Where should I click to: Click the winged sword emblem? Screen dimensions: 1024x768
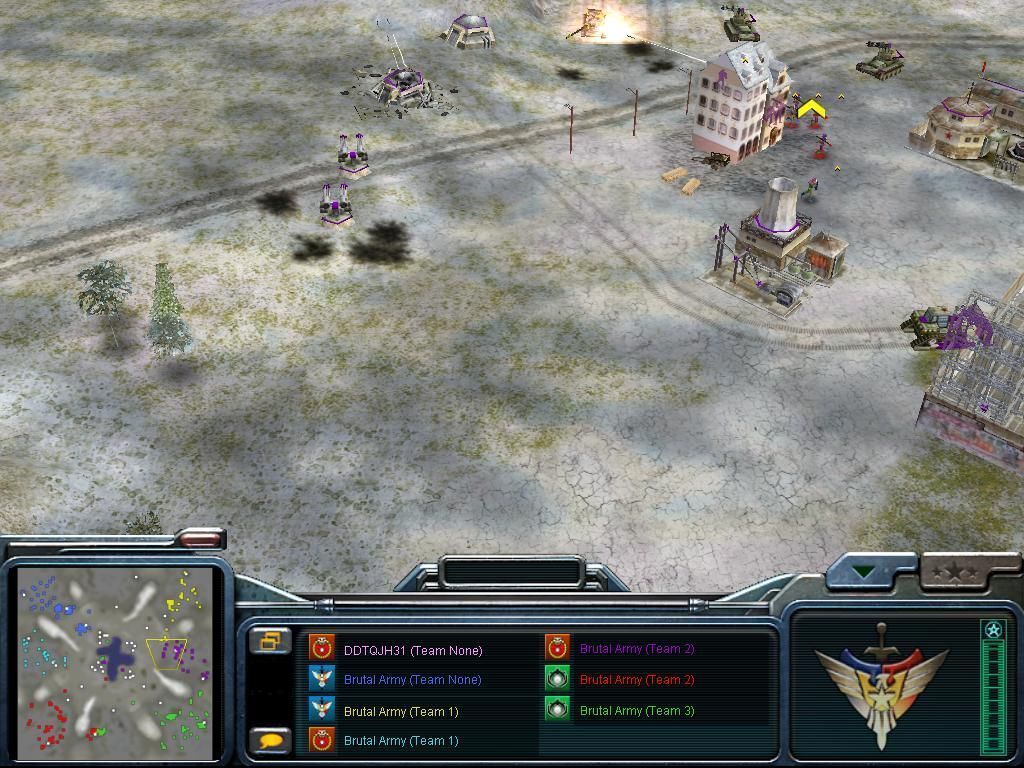click(x=881, y=684)
